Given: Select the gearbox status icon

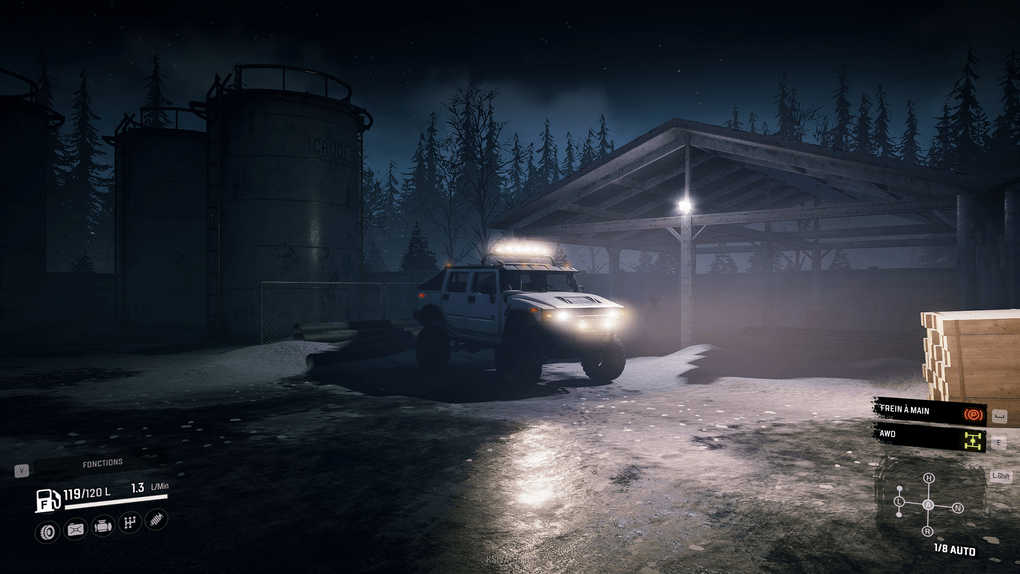Looking at the screenshot, I should coord(130,523).
